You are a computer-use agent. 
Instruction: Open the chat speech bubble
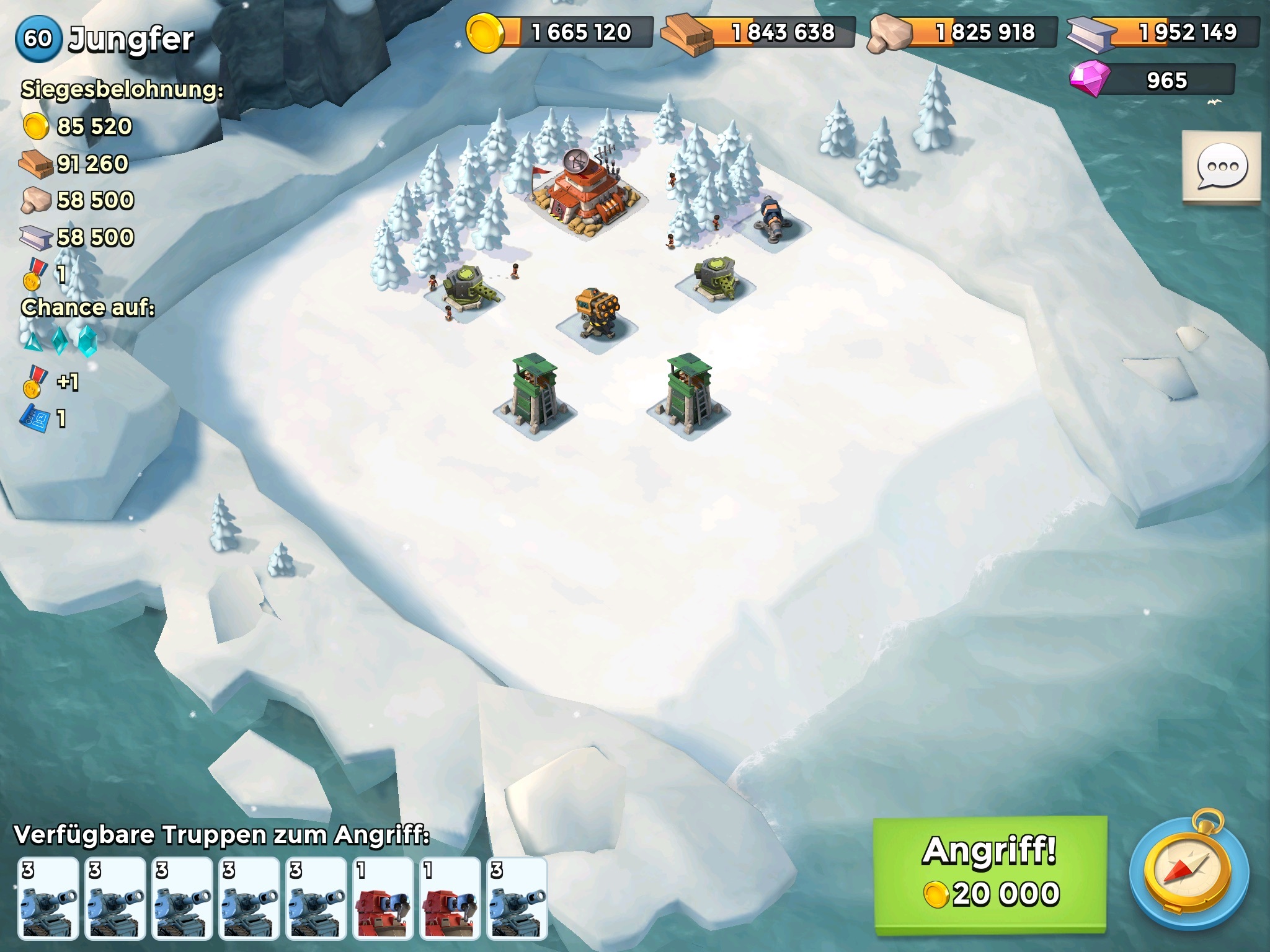click(1222, 167)
